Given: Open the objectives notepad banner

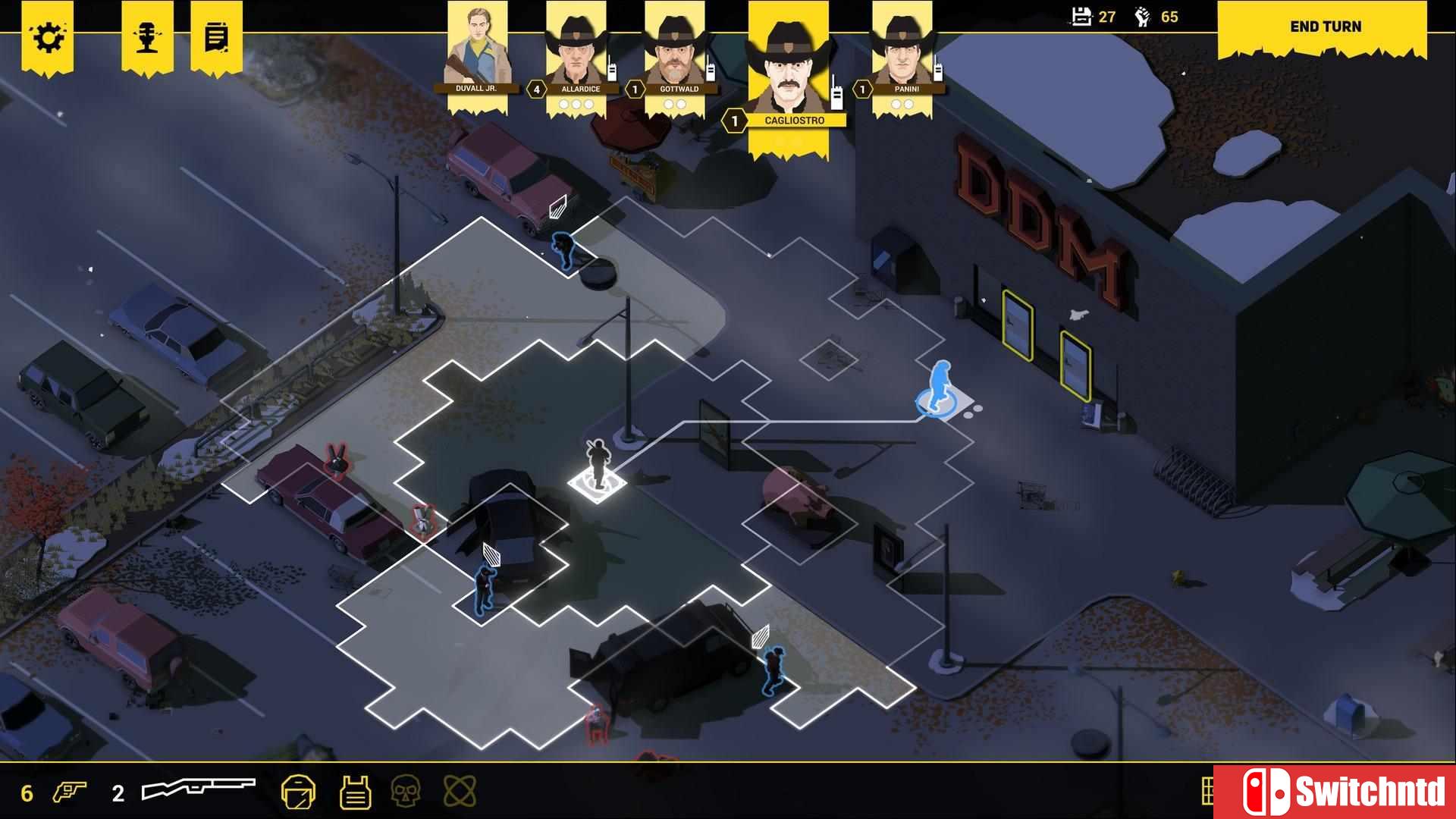Looking at the screenshot, I should click(x=215, y=34).
